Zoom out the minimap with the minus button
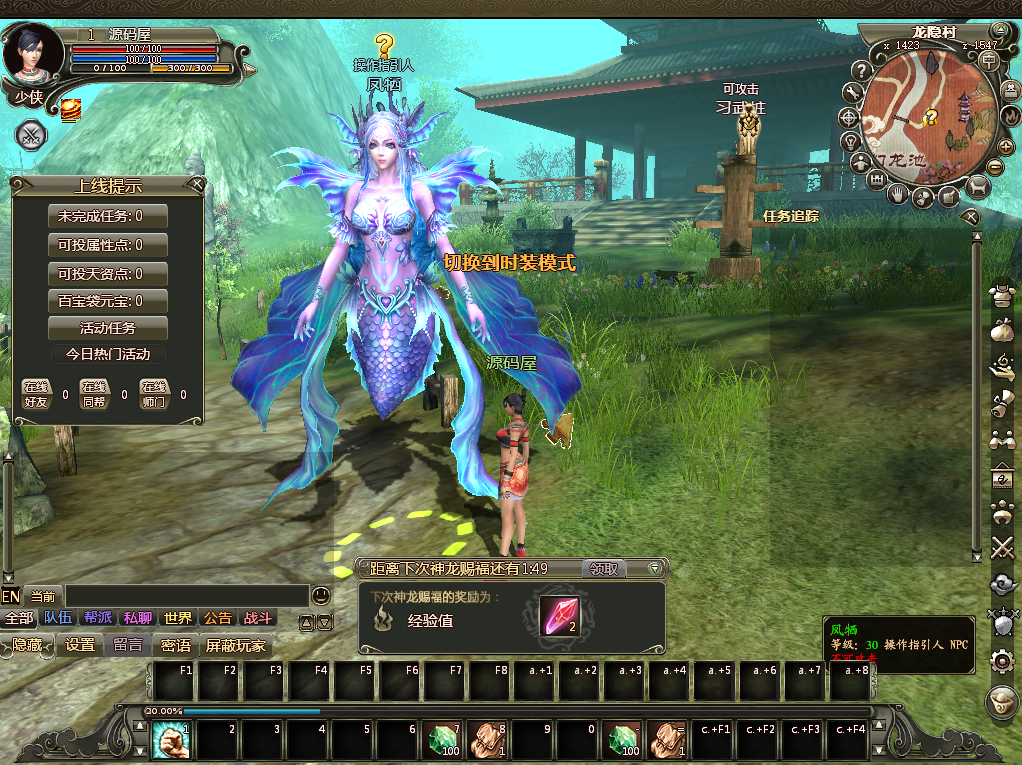1022x765 pixels. [995, 166]
